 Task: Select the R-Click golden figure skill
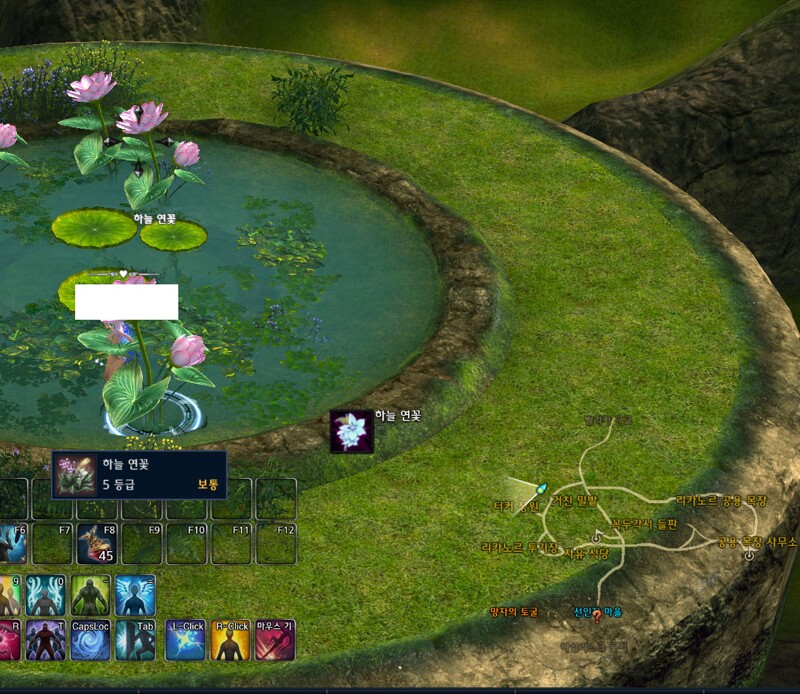point(230,640)
